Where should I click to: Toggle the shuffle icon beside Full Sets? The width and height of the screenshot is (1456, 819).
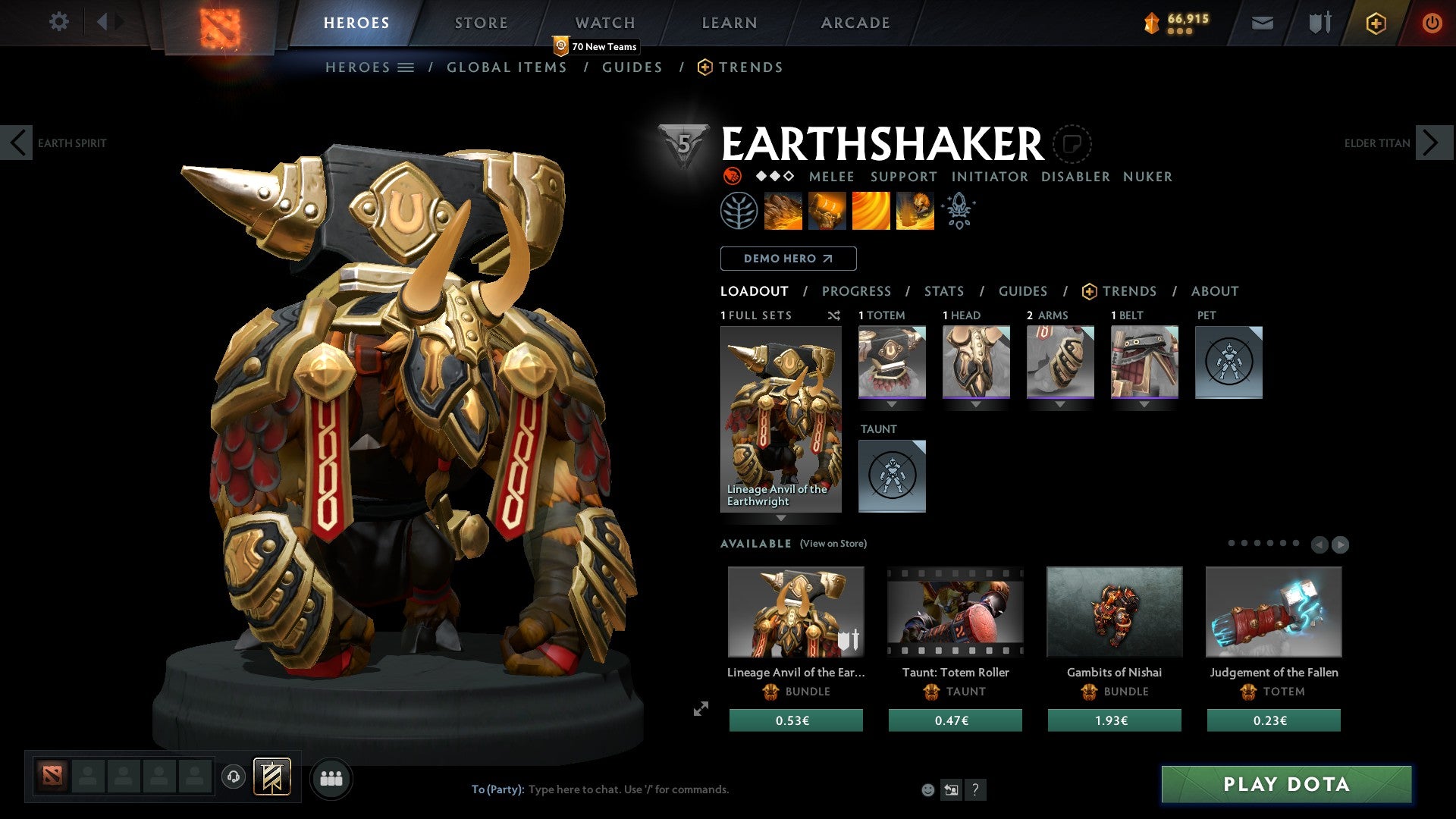[833, 315]
